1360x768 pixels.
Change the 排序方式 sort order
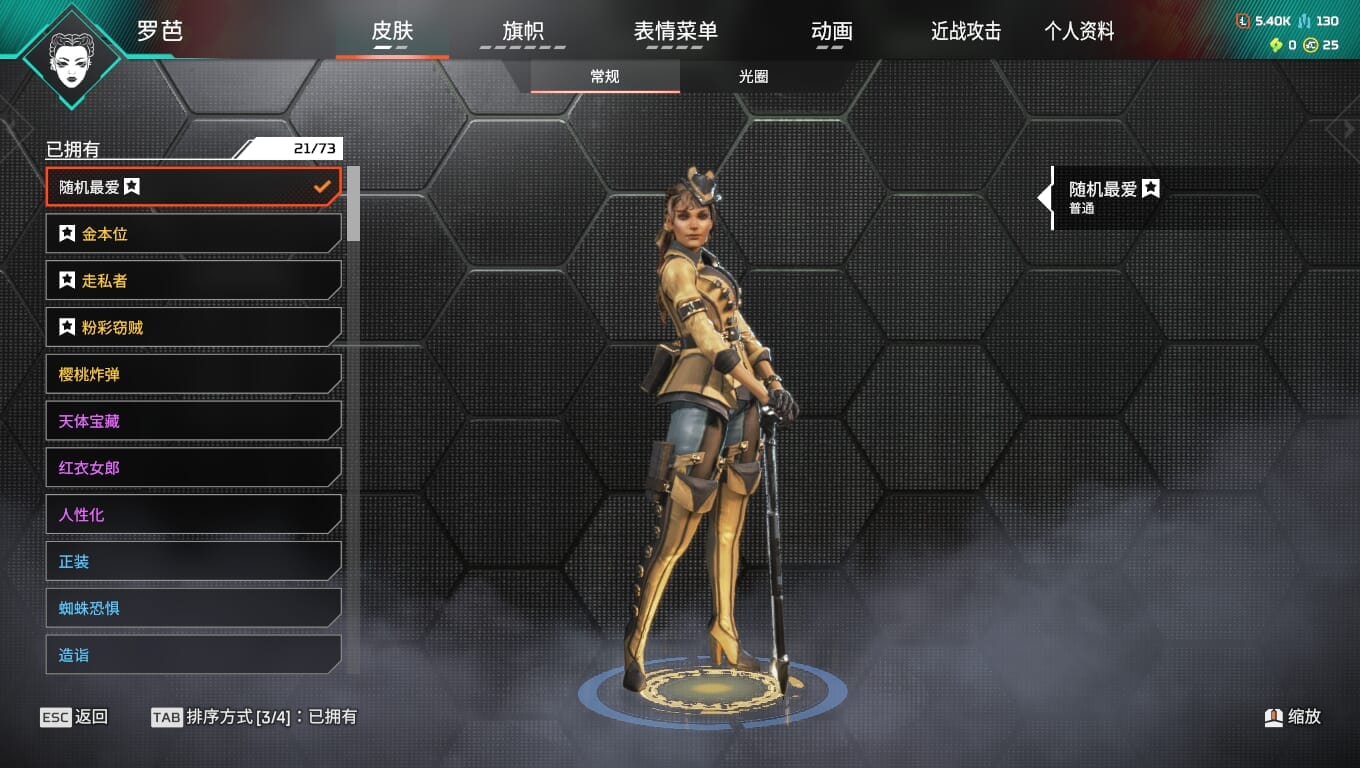[x=254, y=717]
